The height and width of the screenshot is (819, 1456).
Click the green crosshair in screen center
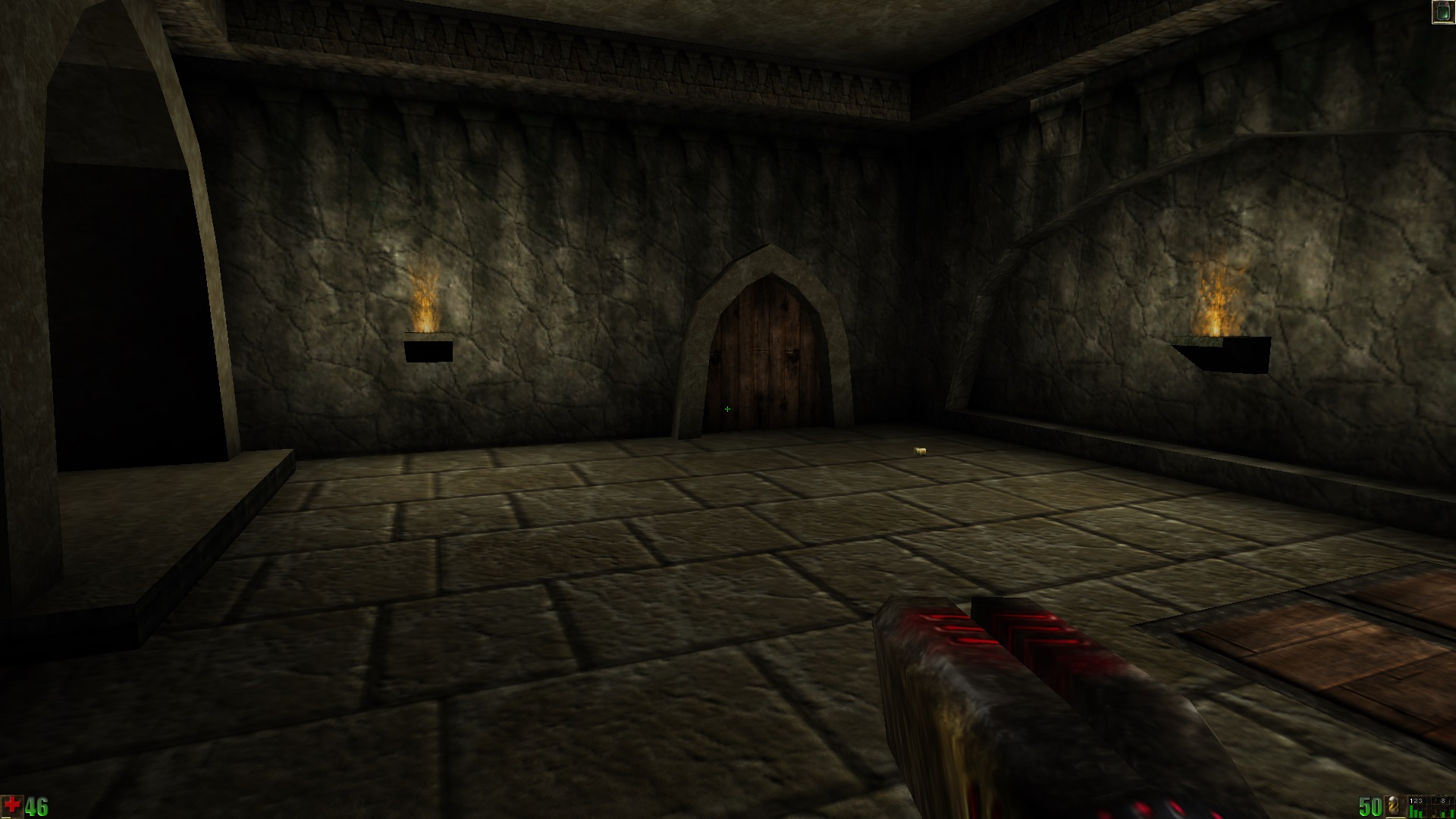click(x=727, y=409)
